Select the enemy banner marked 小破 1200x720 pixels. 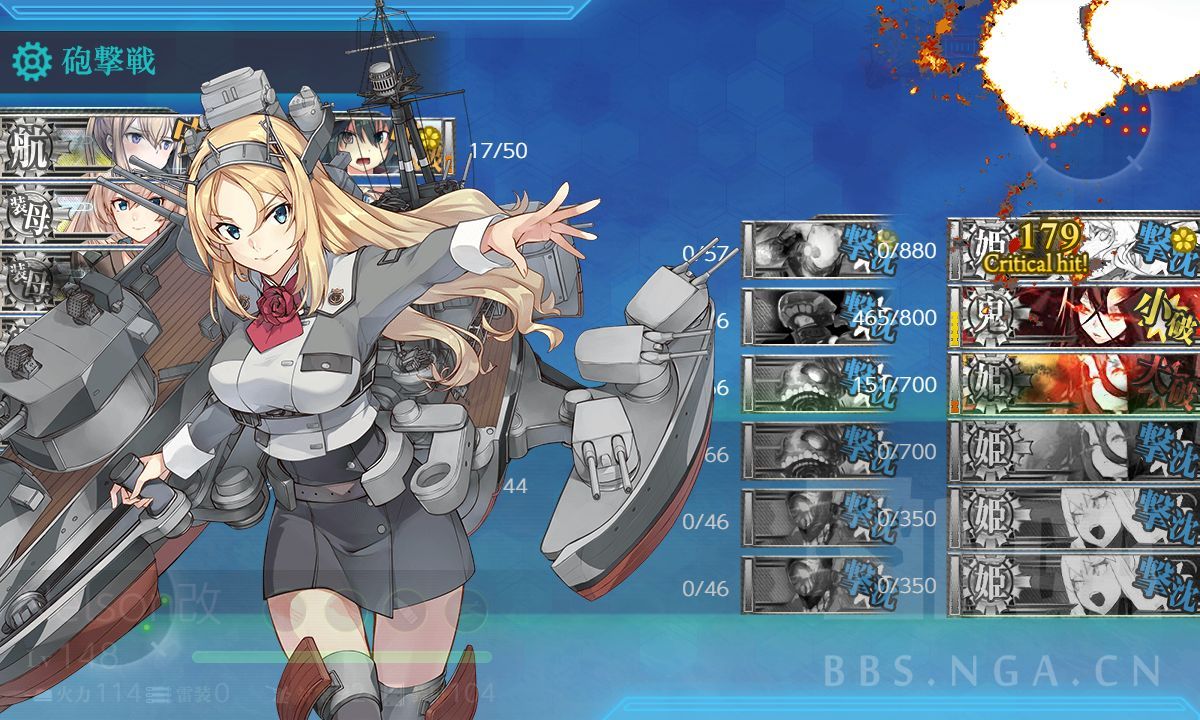click(1075, 315)
